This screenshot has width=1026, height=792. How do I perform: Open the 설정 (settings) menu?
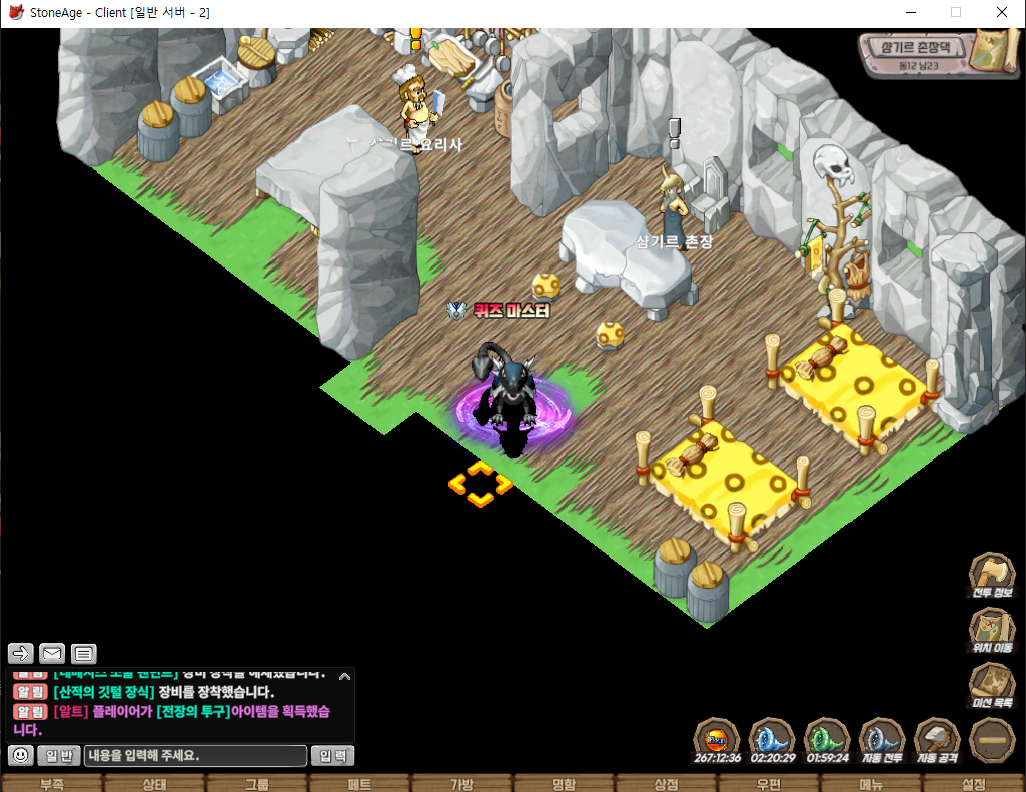[973, 784]
